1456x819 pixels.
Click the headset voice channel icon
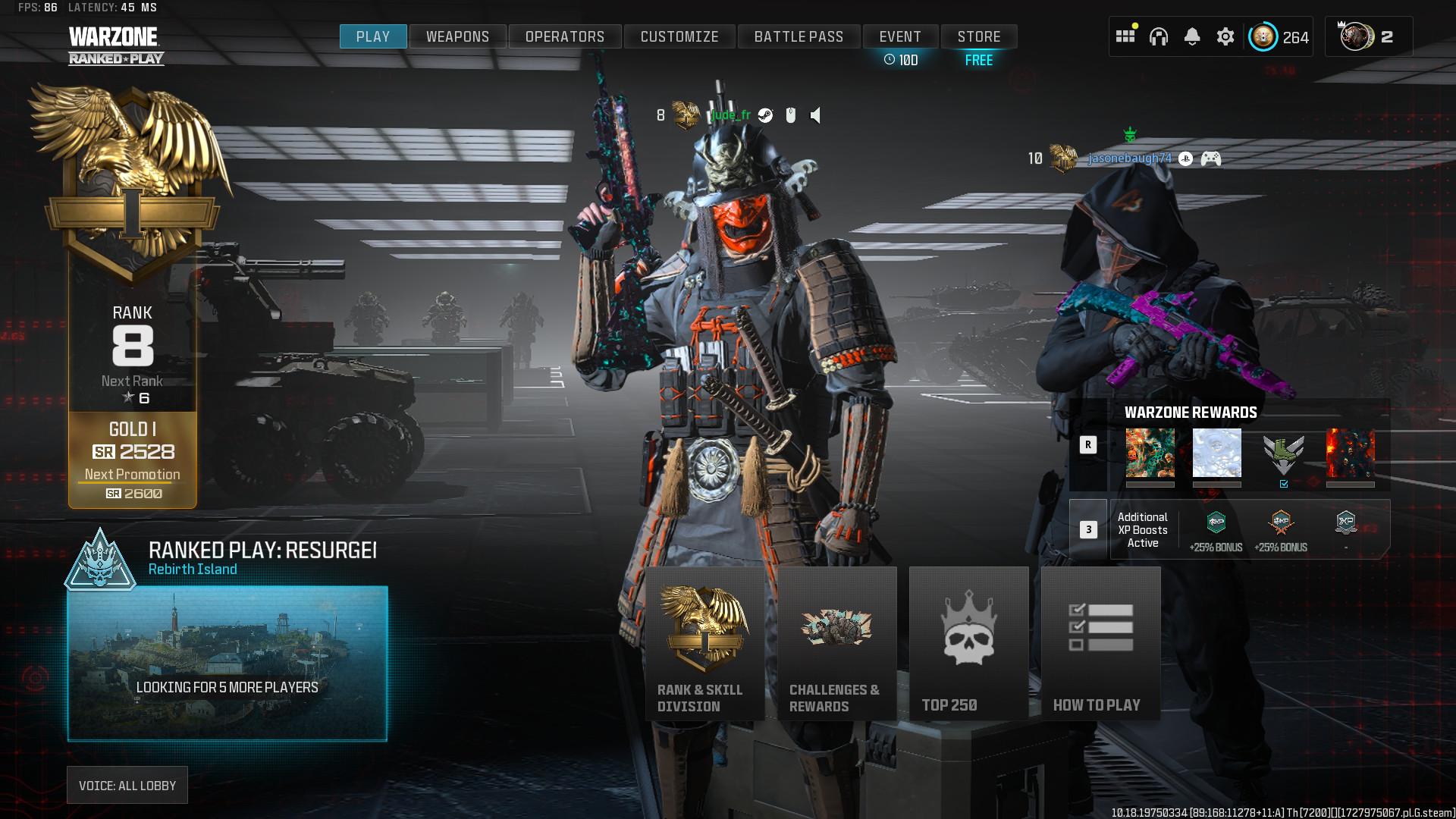(x=1159, y=36)
